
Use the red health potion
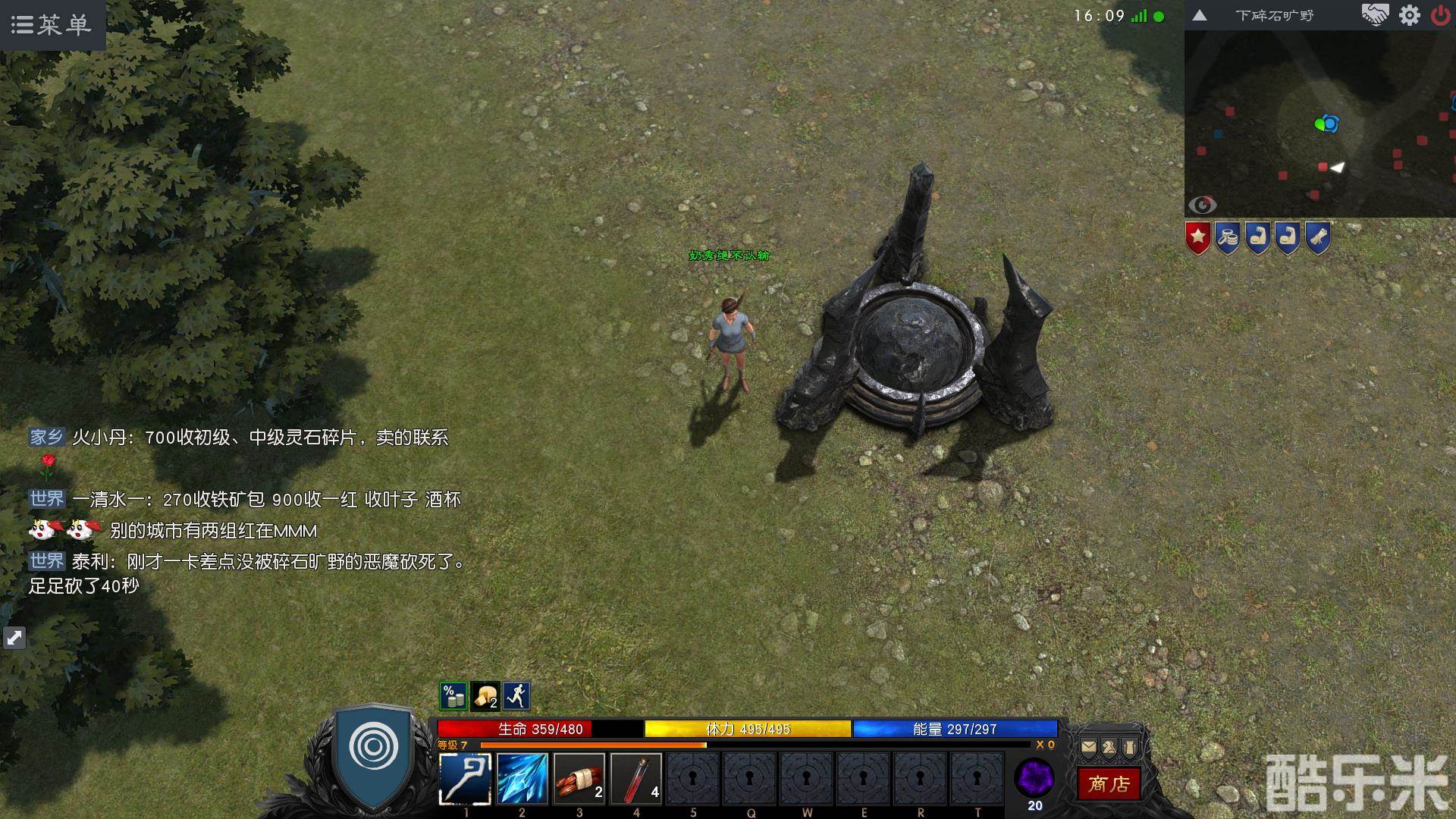(636, 778)
